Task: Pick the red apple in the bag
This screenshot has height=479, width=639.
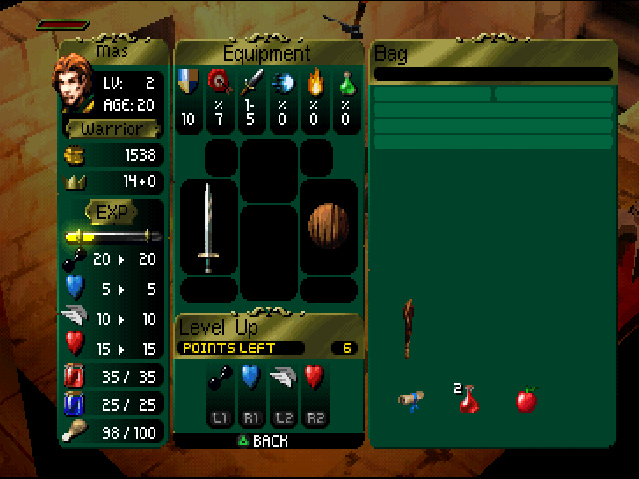Action: tap(526, 400)
